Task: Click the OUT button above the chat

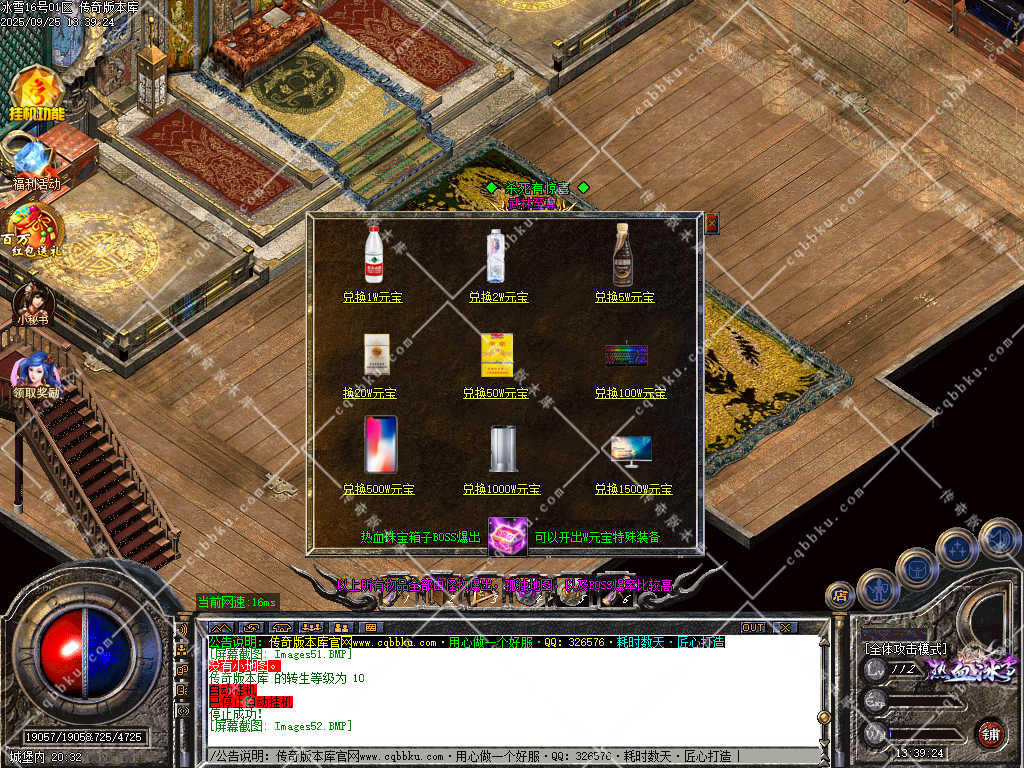Action: 753,627
